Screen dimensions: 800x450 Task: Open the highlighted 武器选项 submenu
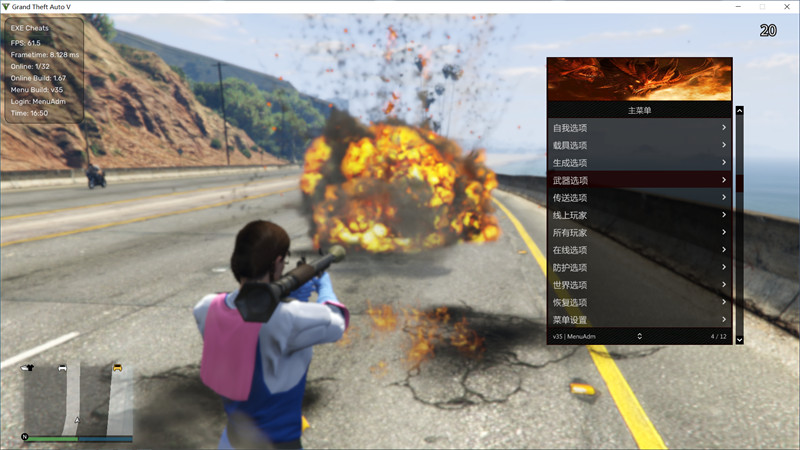coord(640,180)
